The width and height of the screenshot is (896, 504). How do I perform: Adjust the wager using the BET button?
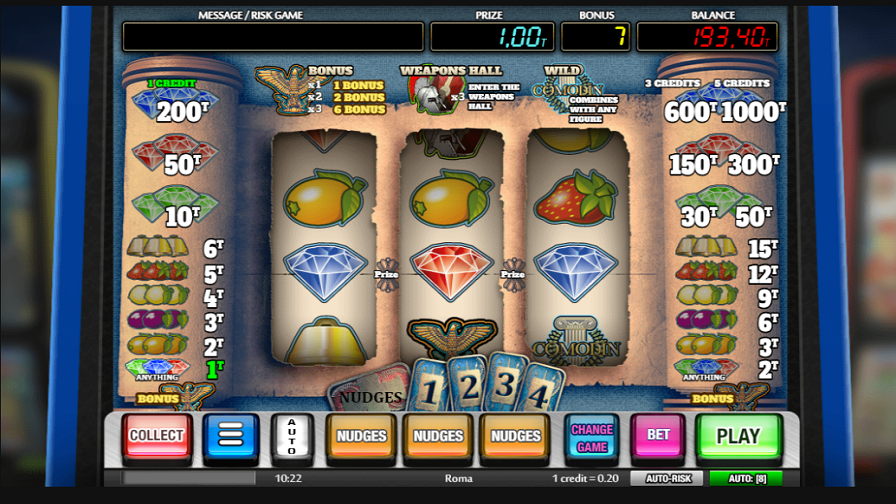[658, 436]
